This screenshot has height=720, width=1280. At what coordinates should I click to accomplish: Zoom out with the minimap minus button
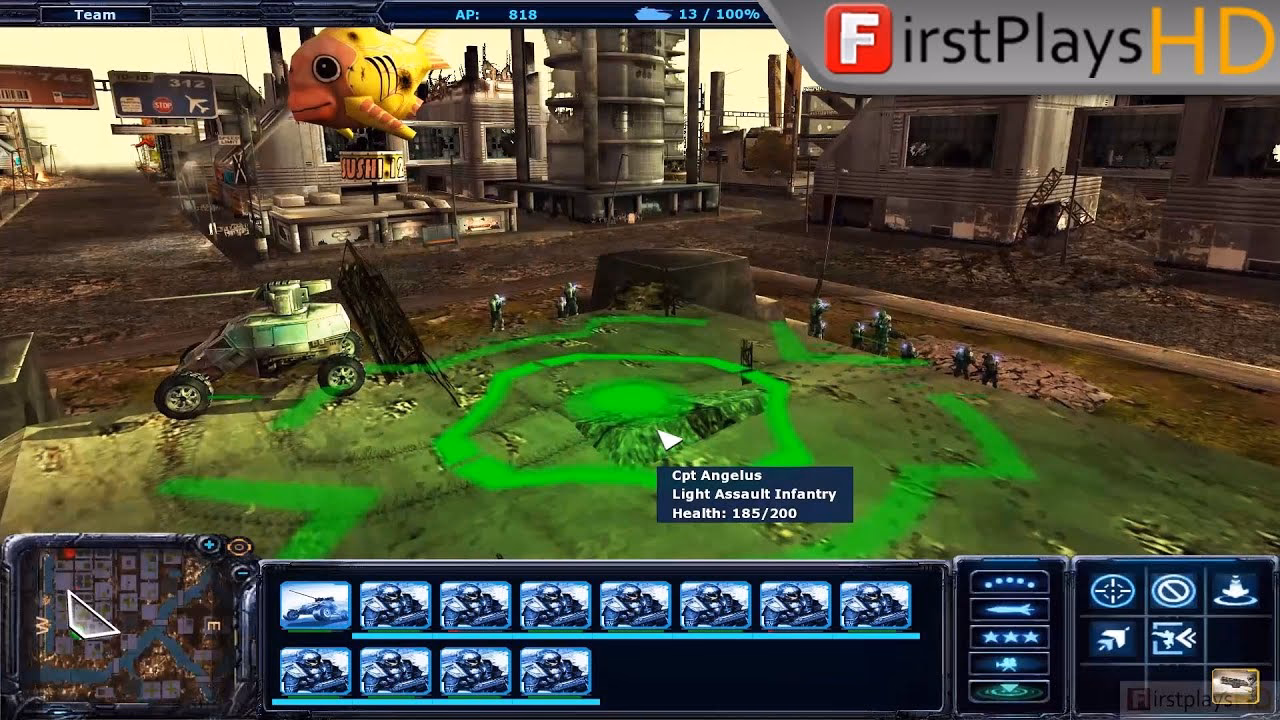coord(243,573)
